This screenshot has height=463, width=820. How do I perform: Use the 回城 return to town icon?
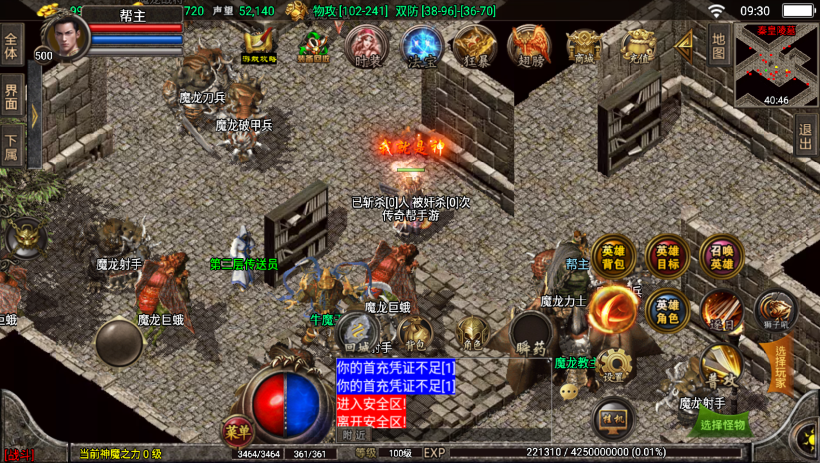[354, 329]
